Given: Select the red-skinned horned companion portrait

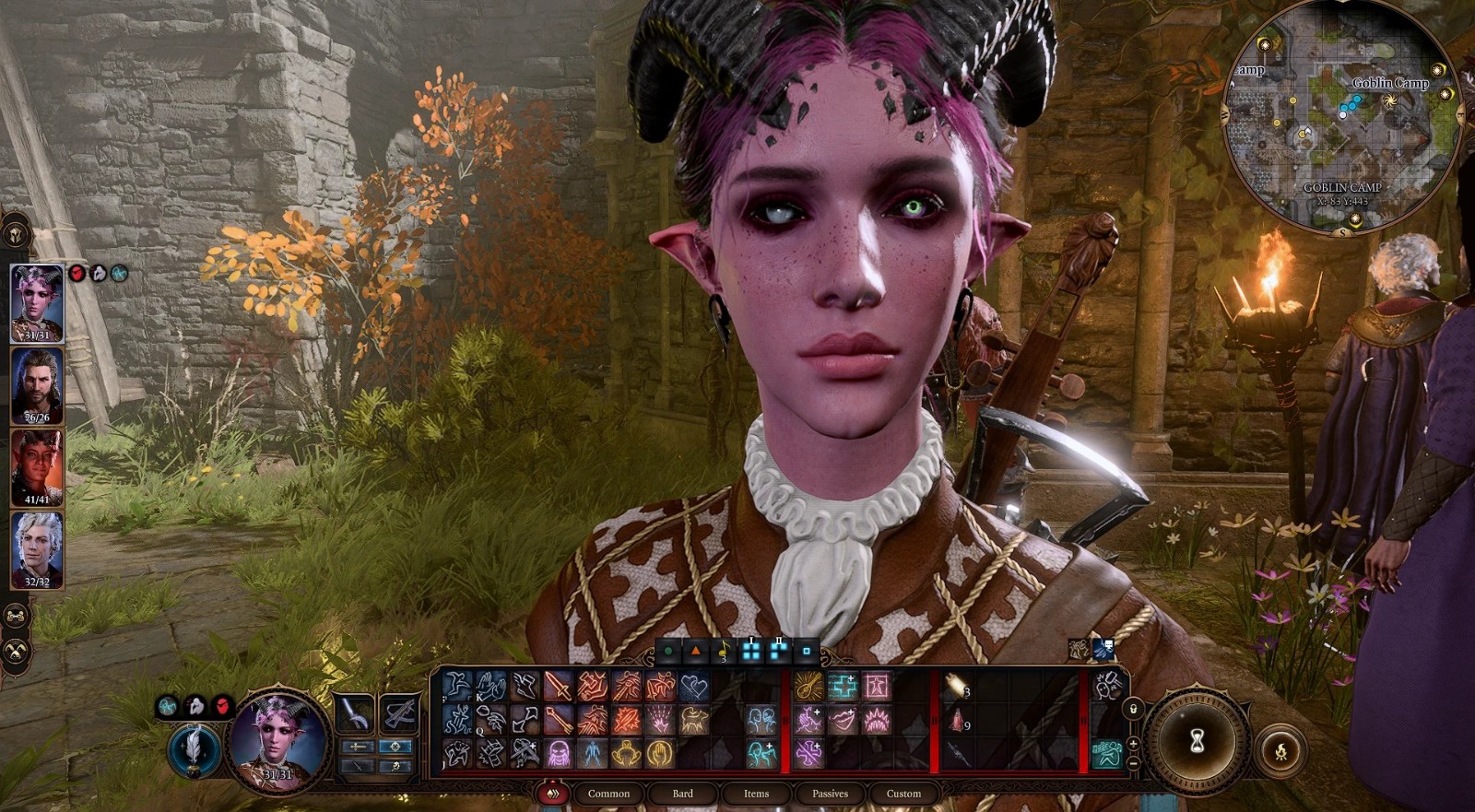Looking at the screenshot, I should point(37,467).
